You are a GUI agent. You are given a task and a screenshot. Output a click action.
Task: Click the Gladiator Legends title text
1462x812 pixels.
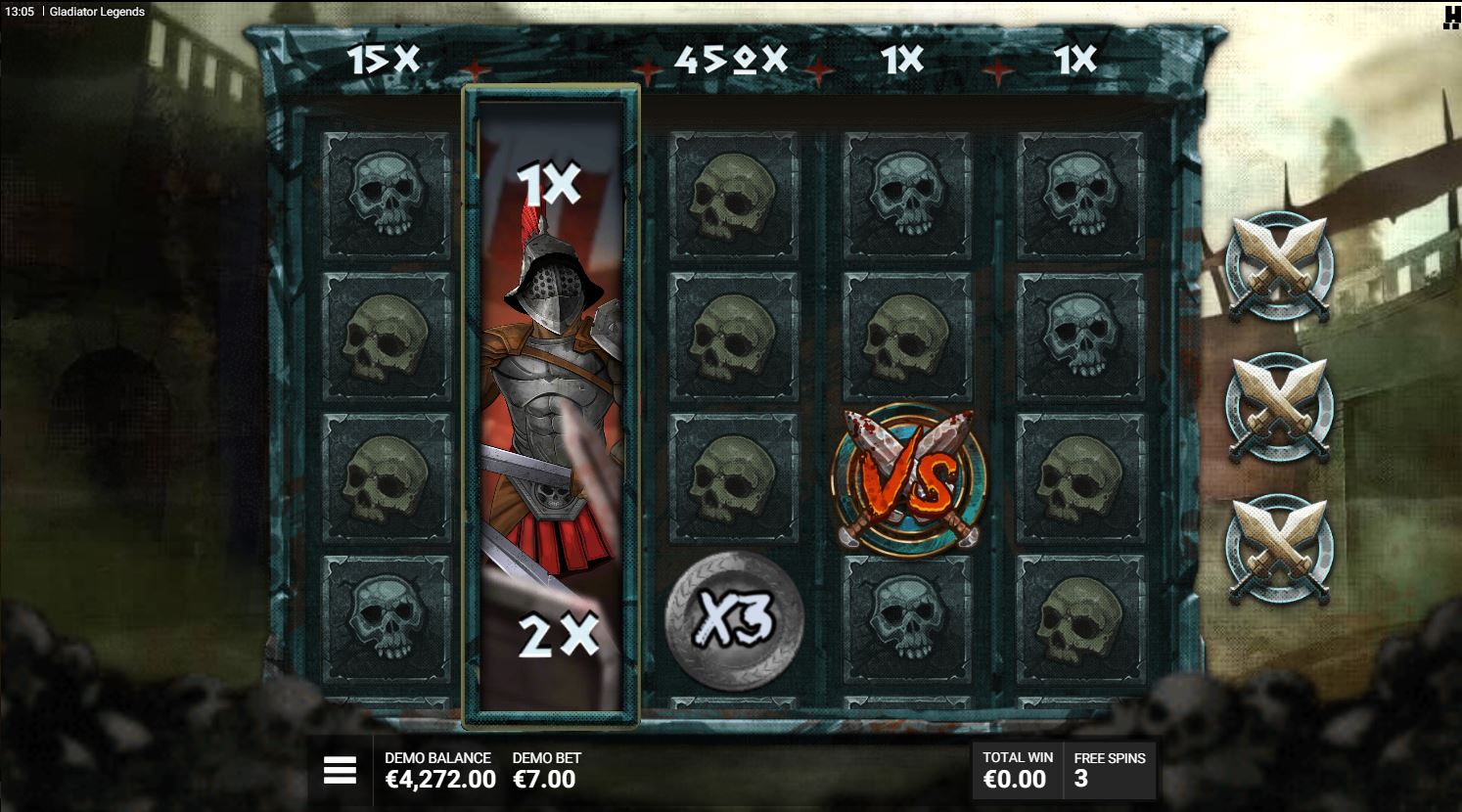[x=98, y=12]
